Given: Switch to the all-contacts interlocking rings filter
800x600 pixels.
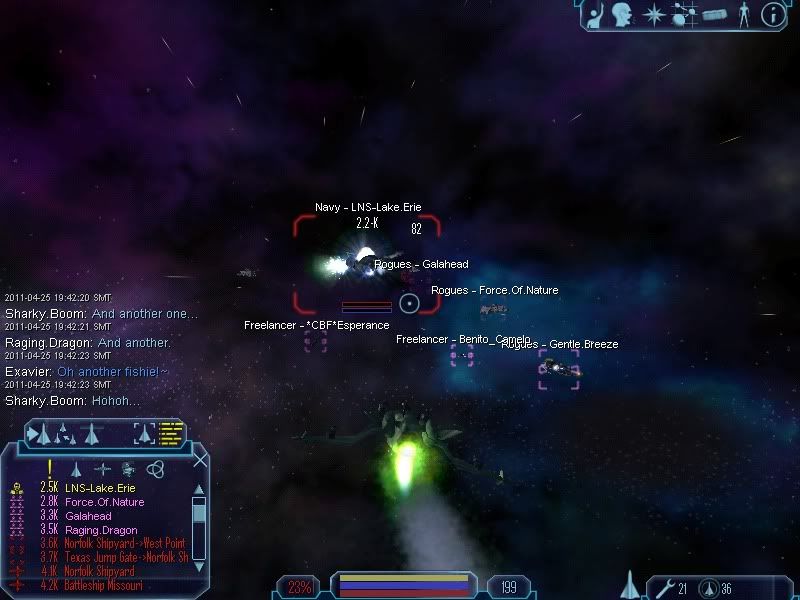Looking at the screenshot, I should click(x=154, y=468).
